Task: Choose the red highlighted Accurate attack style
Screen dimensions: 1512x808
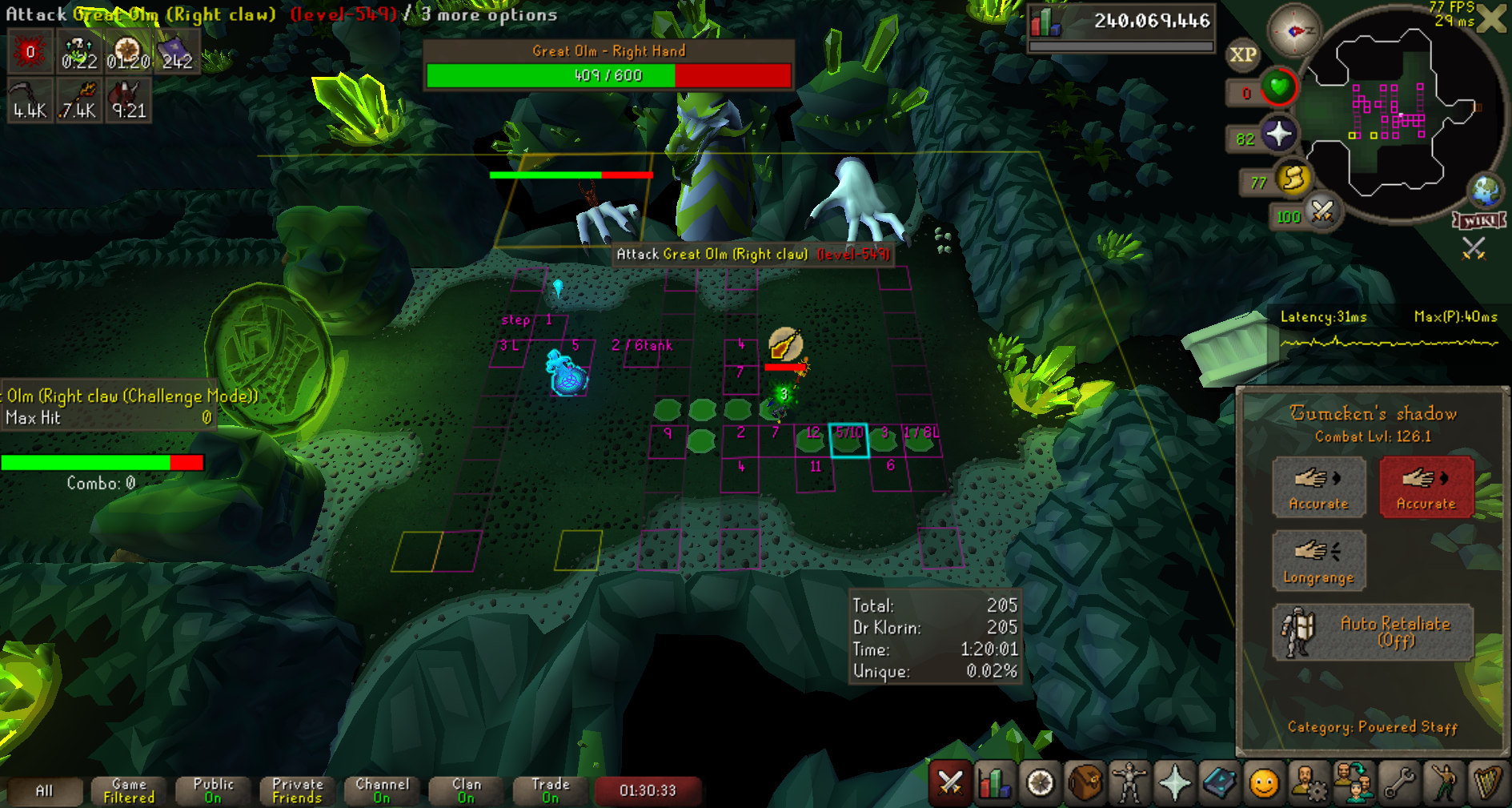Action: [x=1426, y=487]
